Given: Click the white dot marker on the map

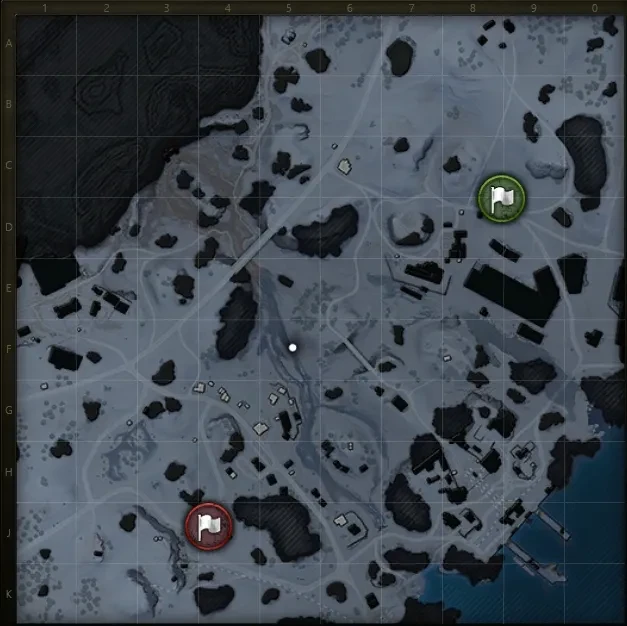Looking at the screenshot, I should [x=293, y=348].
